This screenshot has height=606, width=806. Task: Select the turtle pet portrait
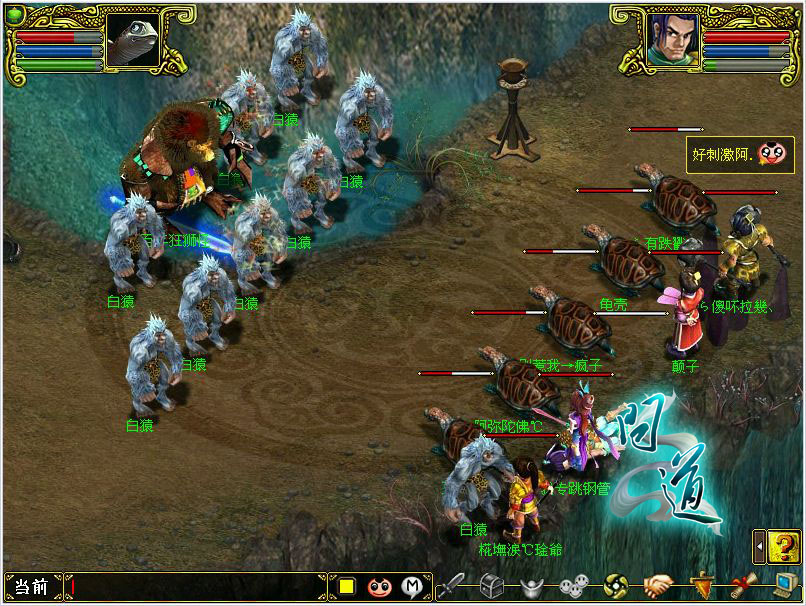click(132, 42)
